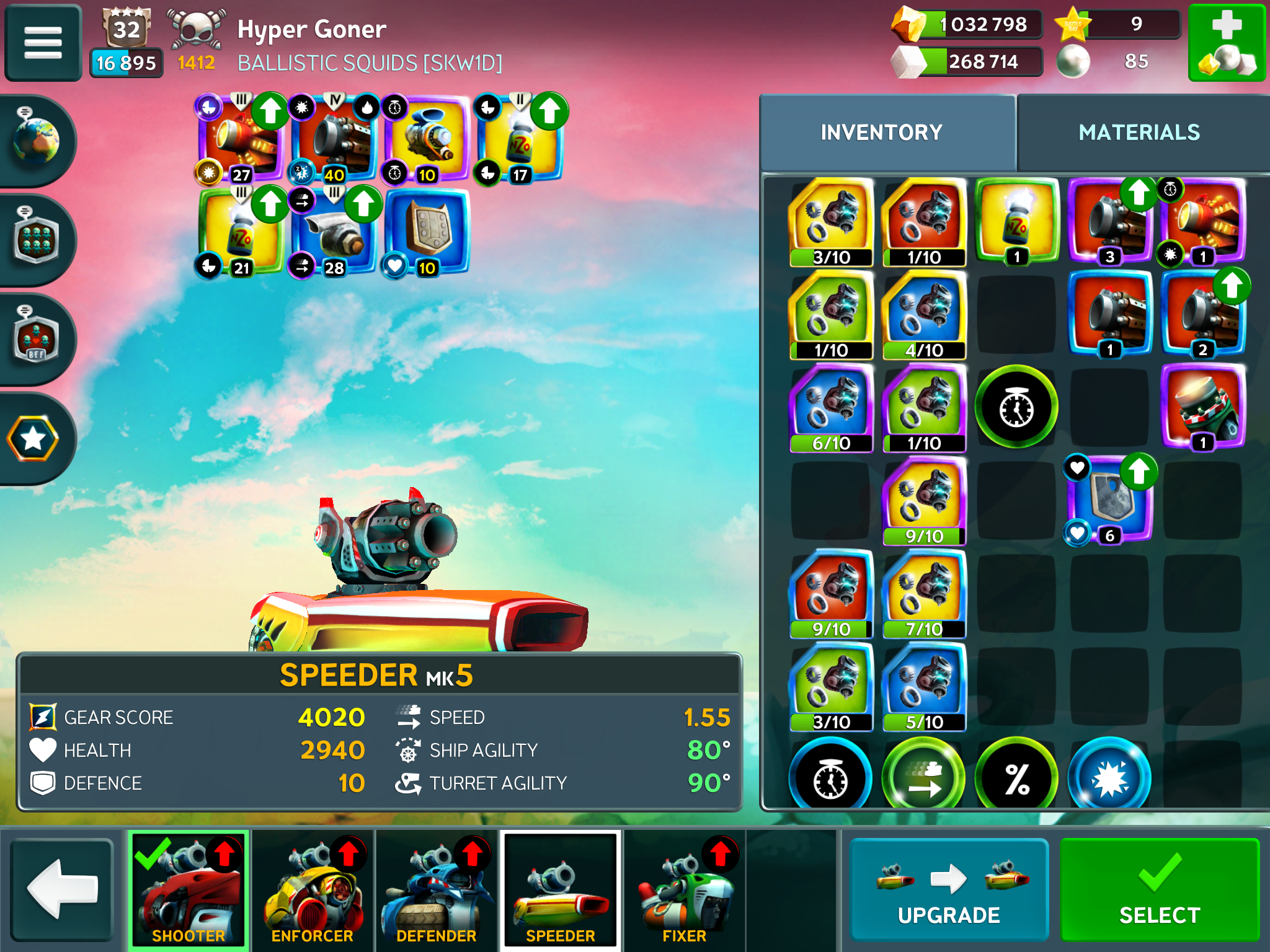Open the hamburger main menu
The height and width of the screenshot is (952, 1270).
(x=43, y=43)
